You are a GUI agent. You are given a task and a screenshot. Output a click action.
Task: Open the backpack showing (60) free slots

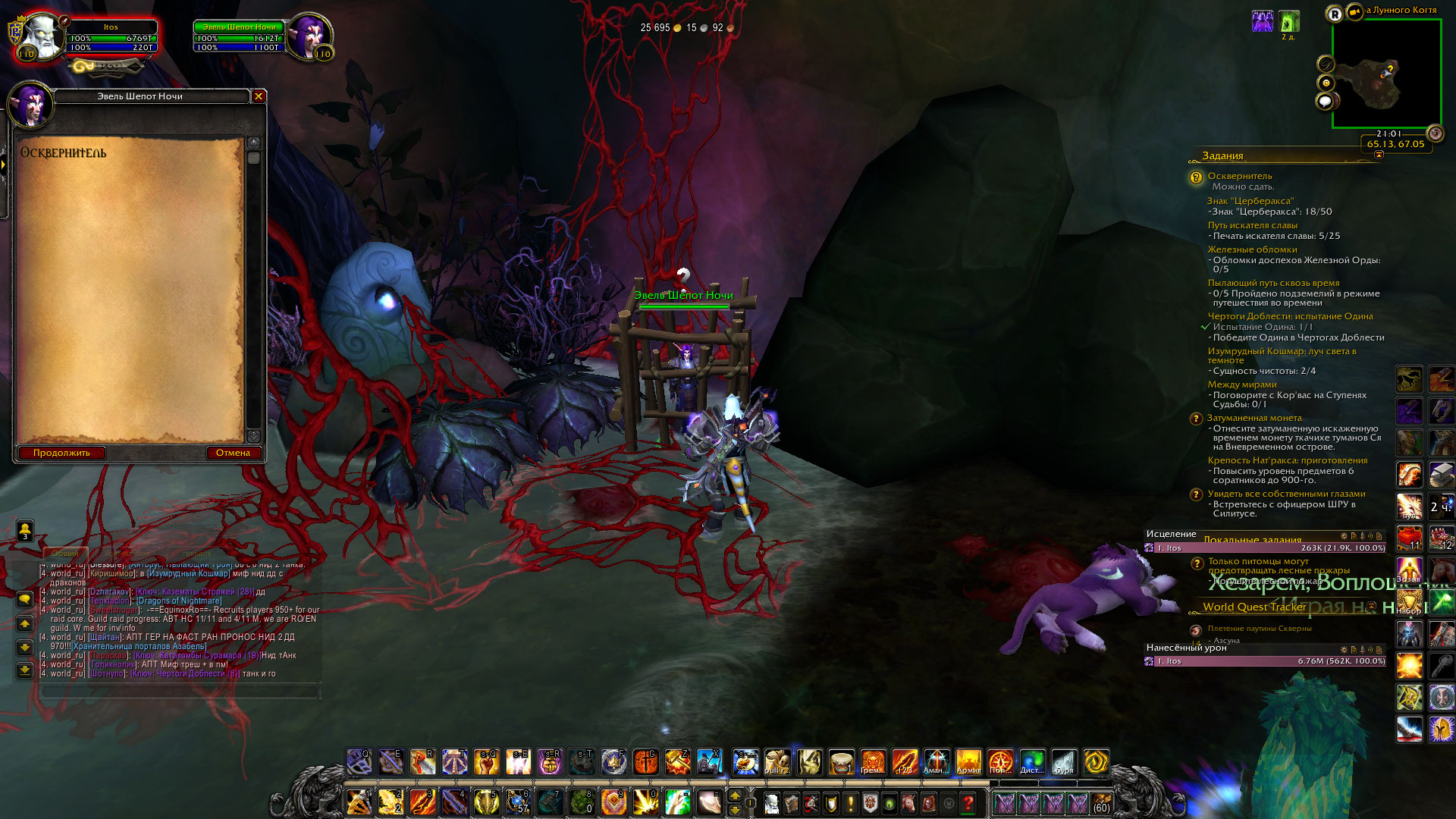pos(1101,802)
